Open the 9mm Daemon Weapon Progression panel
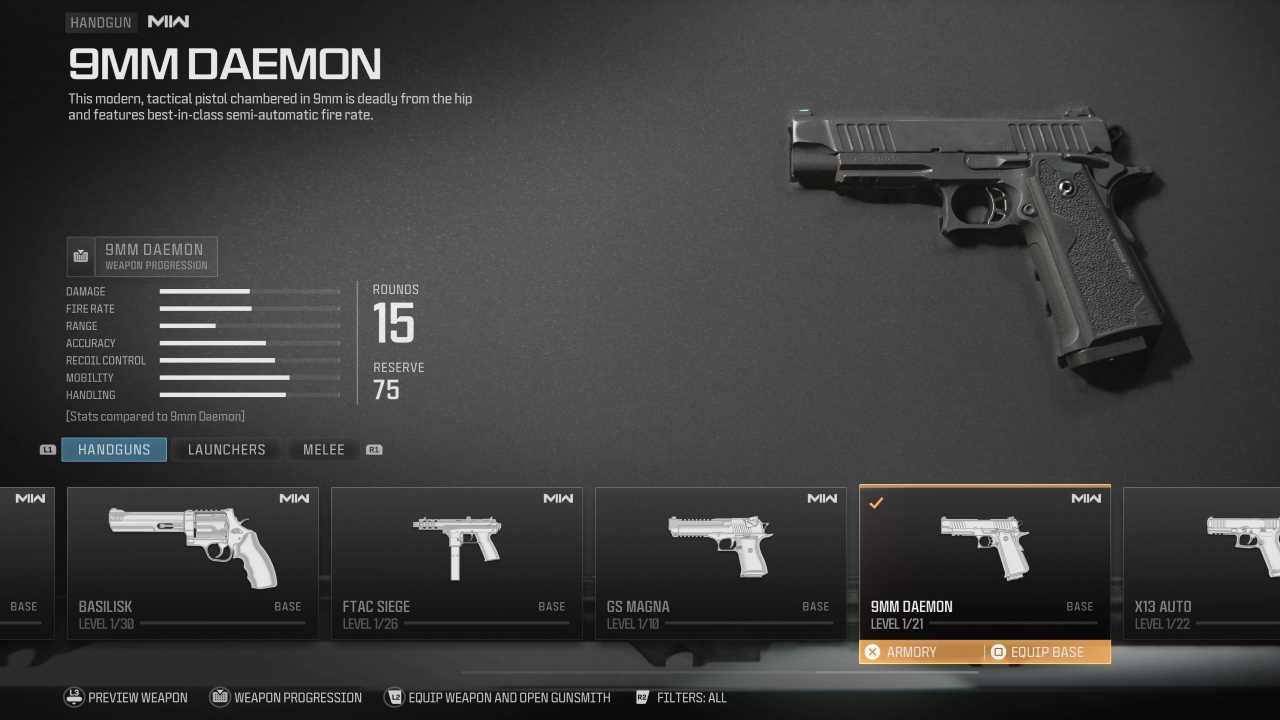Viewport: 1280px width, 720px height. point(142,257)
